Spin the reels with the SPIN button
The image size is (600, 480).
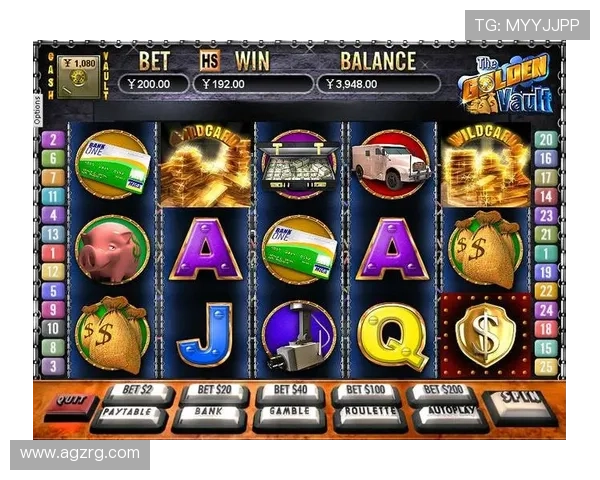coord(519,402)
